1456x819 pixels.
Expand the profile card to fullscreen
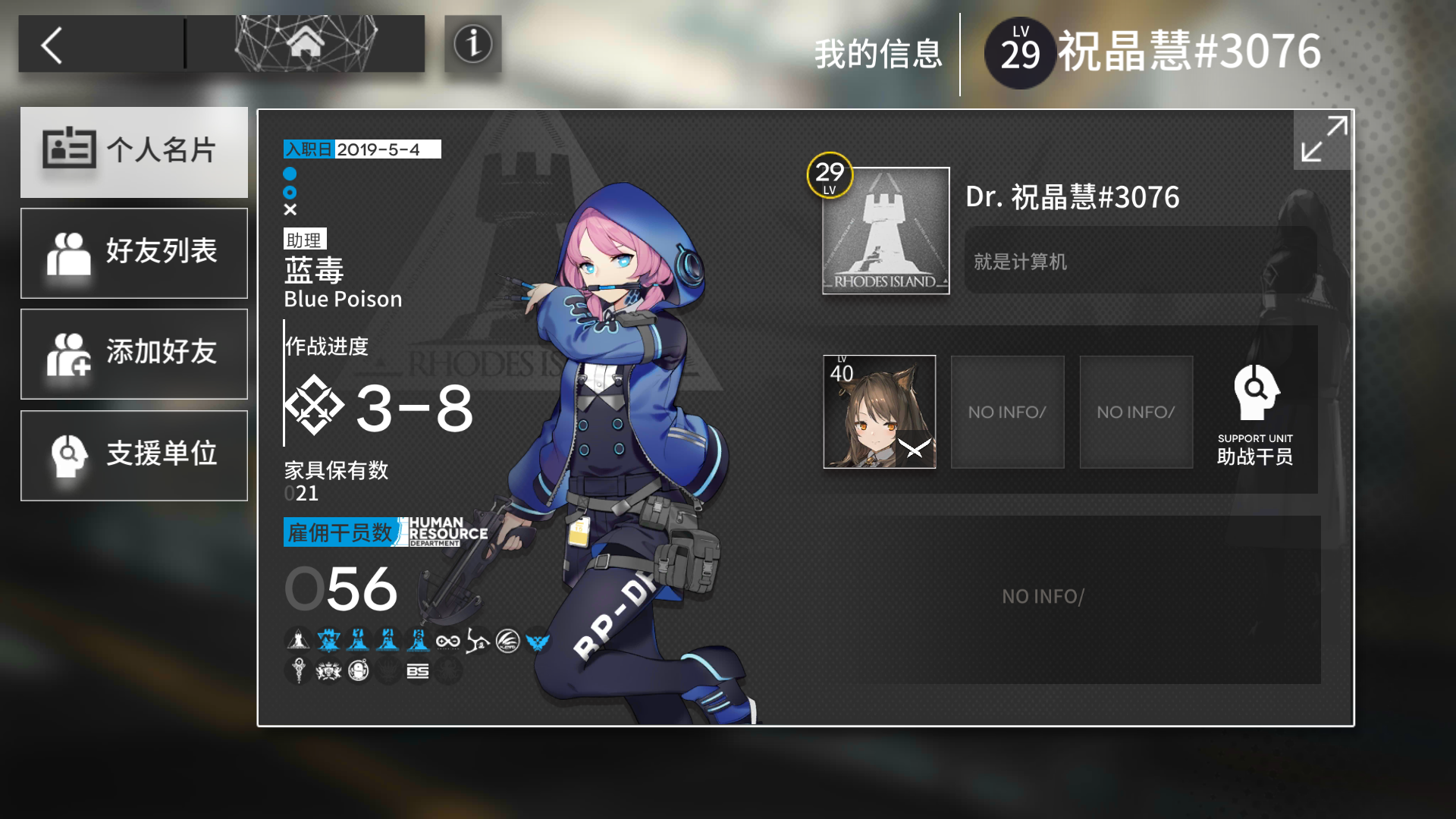(1321, 140)
